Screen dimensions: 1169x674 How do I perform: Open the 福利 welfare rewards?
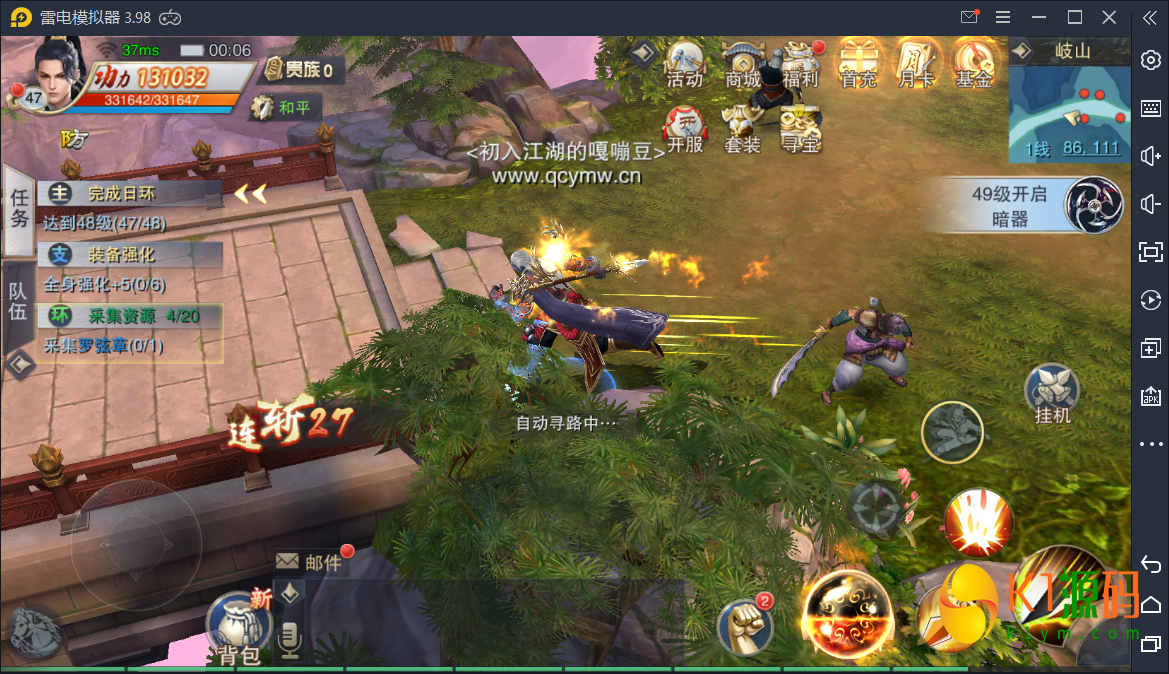[x=801, y=64]
